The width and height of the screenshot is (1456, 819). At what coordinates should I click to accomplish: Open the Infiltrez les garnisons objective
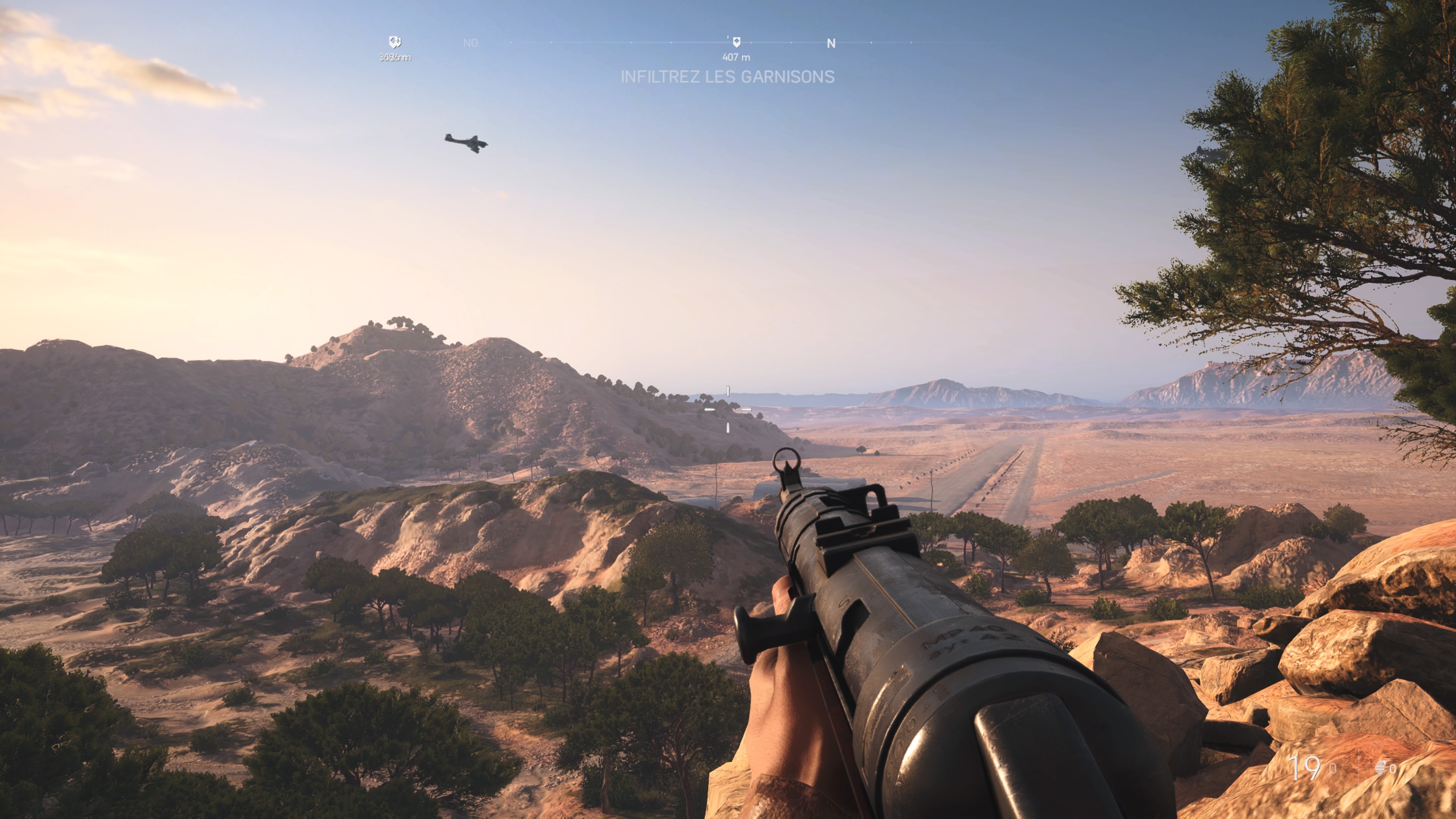click(x=728, y=77)
